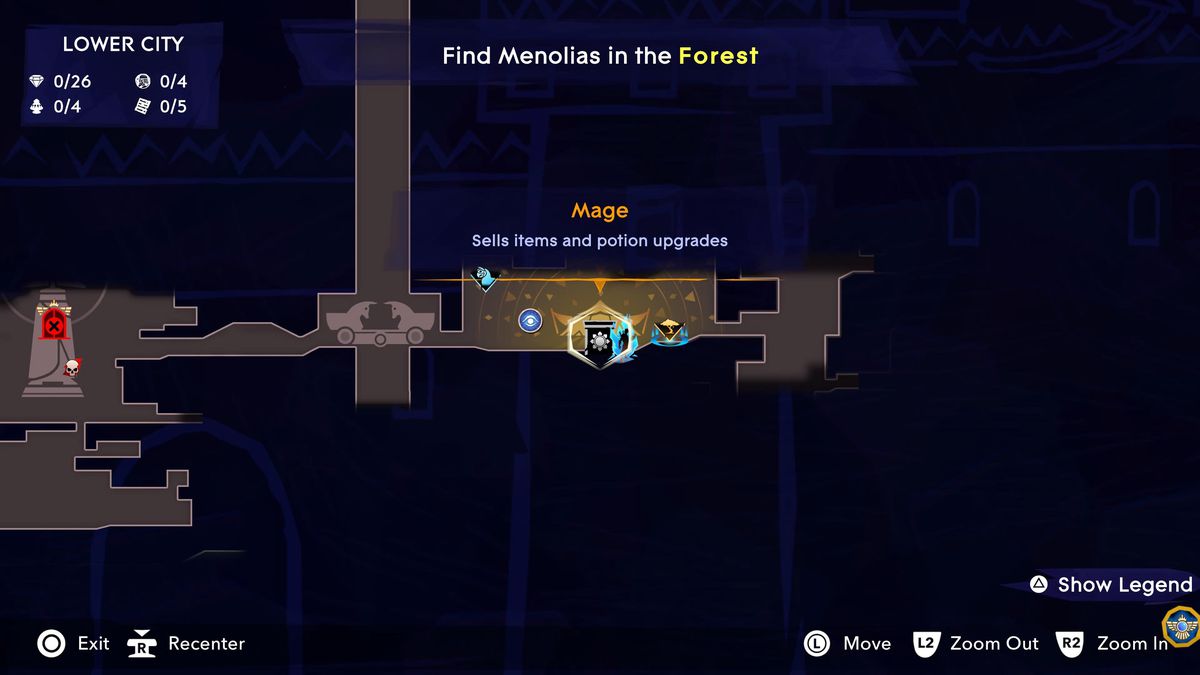Viewport: 1200px width, 675px height.
Task: Select the red locked door marker
Action: [53, 324]
